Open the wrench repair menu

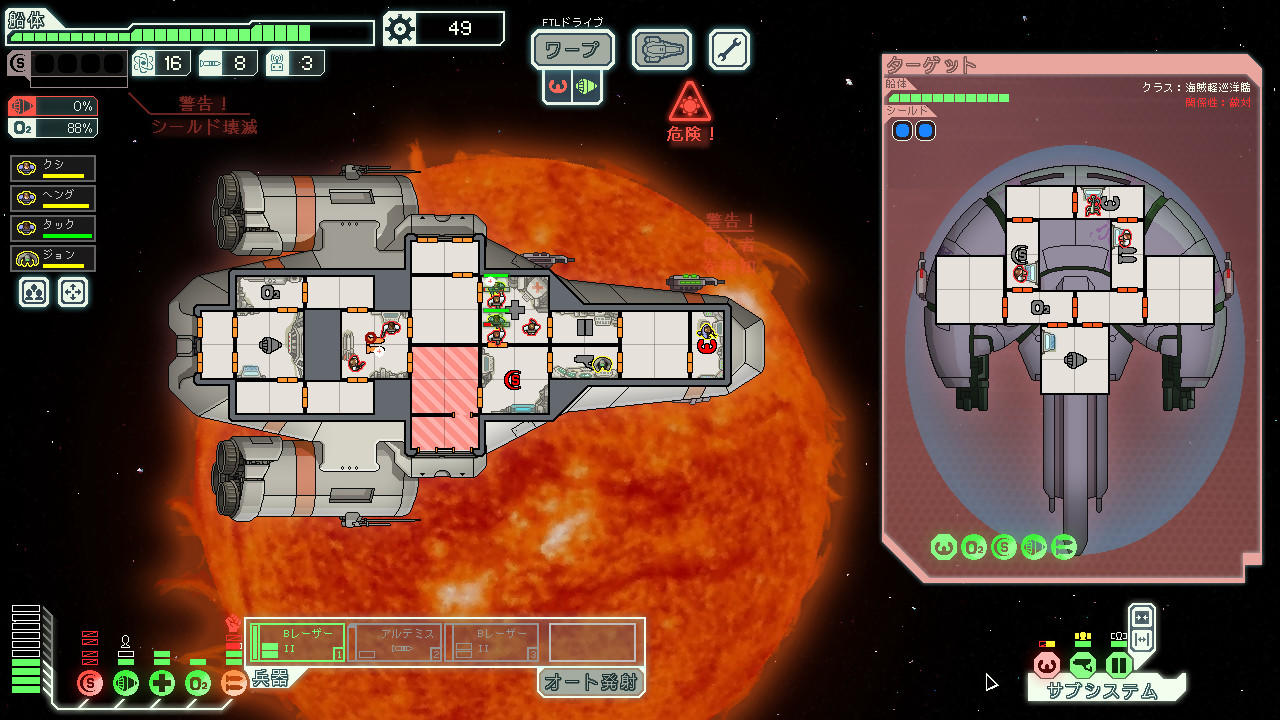click(x=730, y=48)
